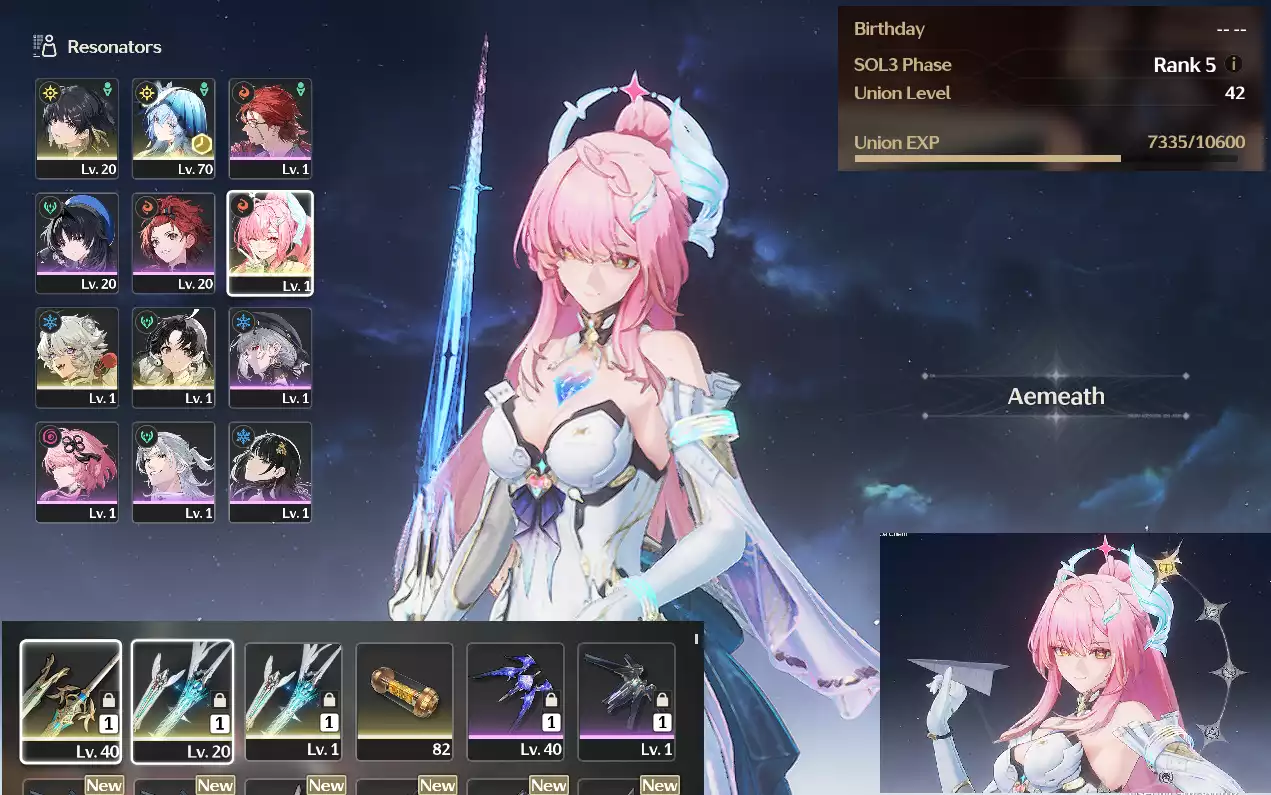
Task: Click the highlighted Aemeath portrait
Action: click(270, 243)
